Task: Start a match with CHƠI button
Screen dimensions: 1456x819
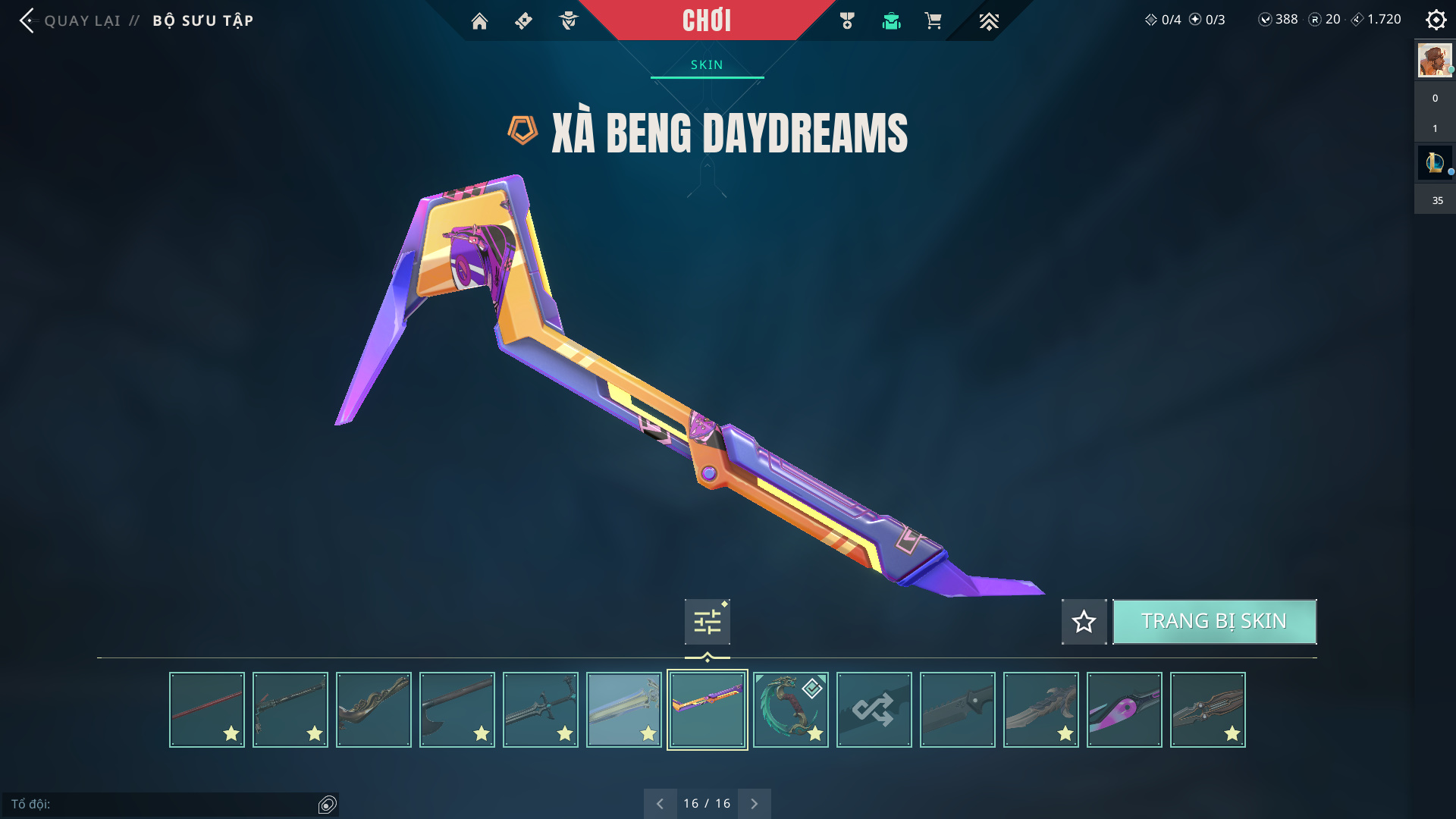Action: pyautogui.click(x=707, y=20)
